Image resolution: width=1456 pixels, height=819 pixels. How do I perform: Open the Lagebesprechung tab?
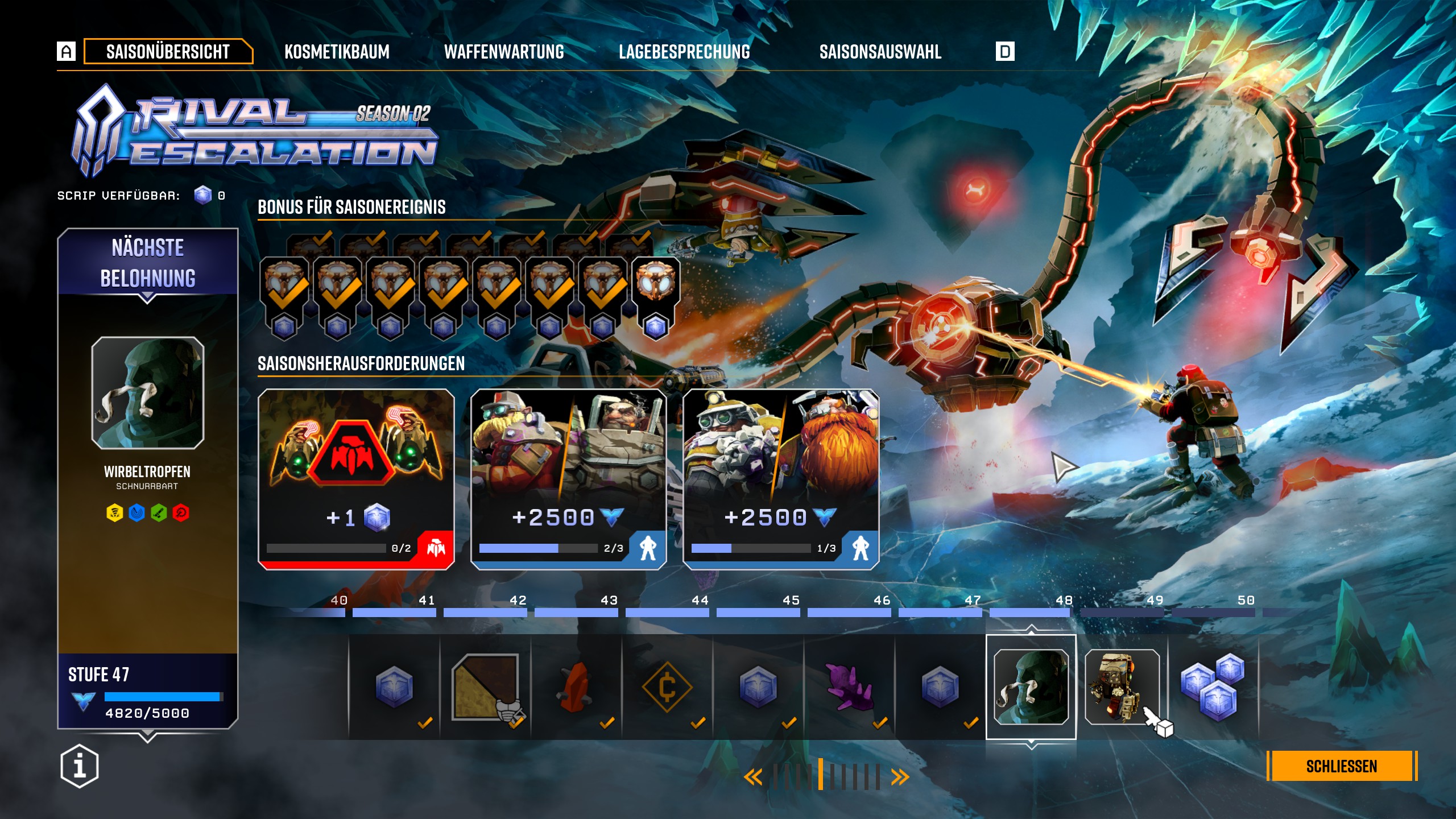point(684,52)
